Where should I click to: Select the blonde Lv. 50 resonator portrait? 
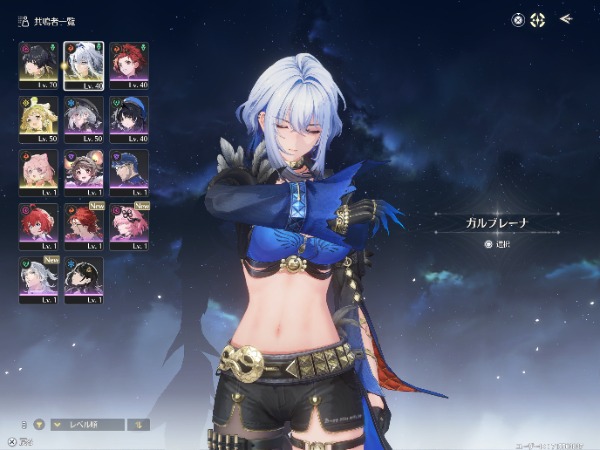[38, 119]
